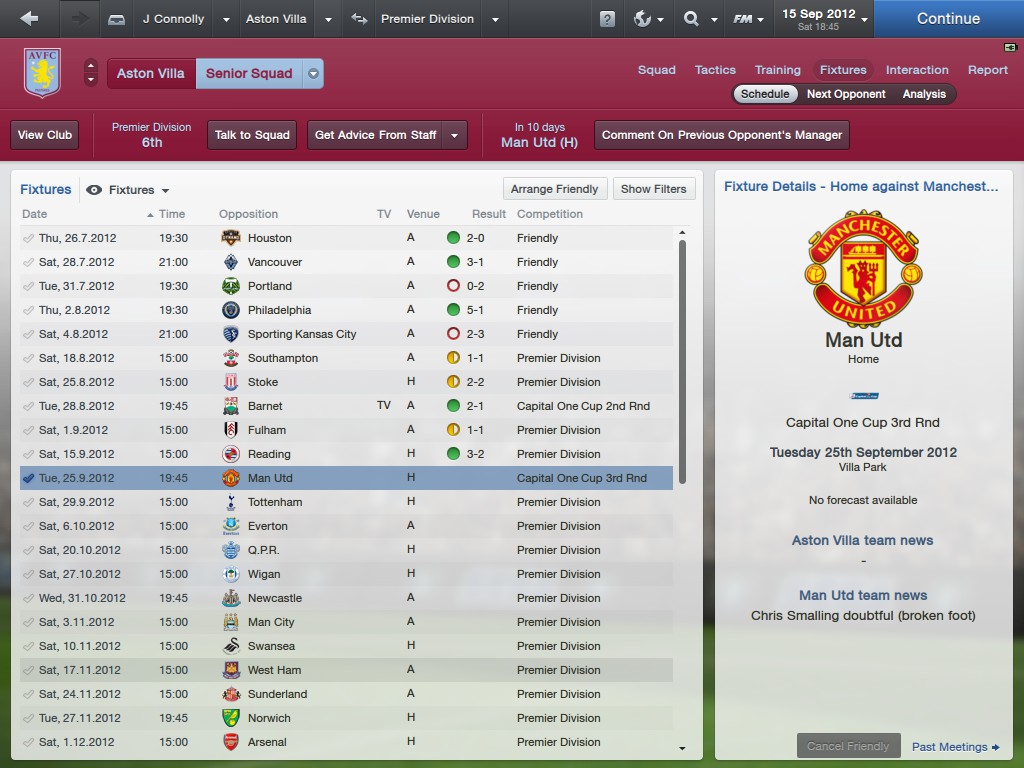
Task: Comment On Previous Opponent's Manager
Action: point(722,135)
